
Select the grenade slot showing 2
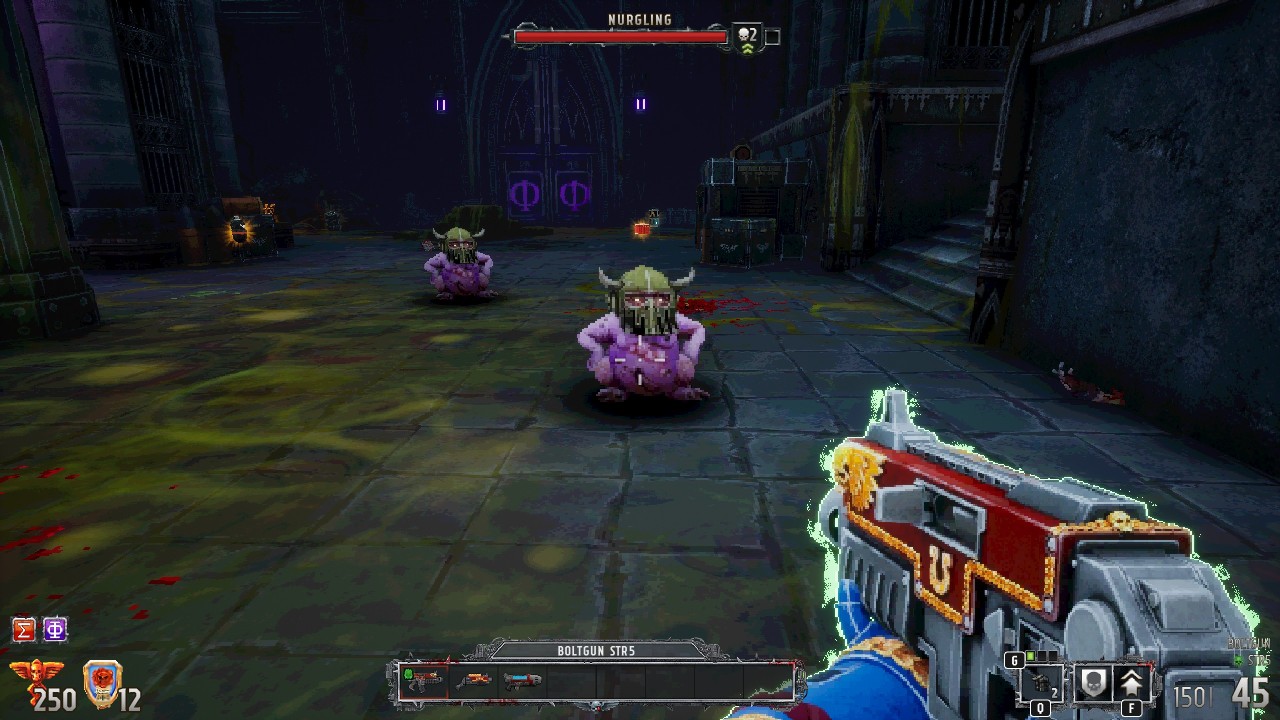pyautogui.click(x=1041, y=684)
